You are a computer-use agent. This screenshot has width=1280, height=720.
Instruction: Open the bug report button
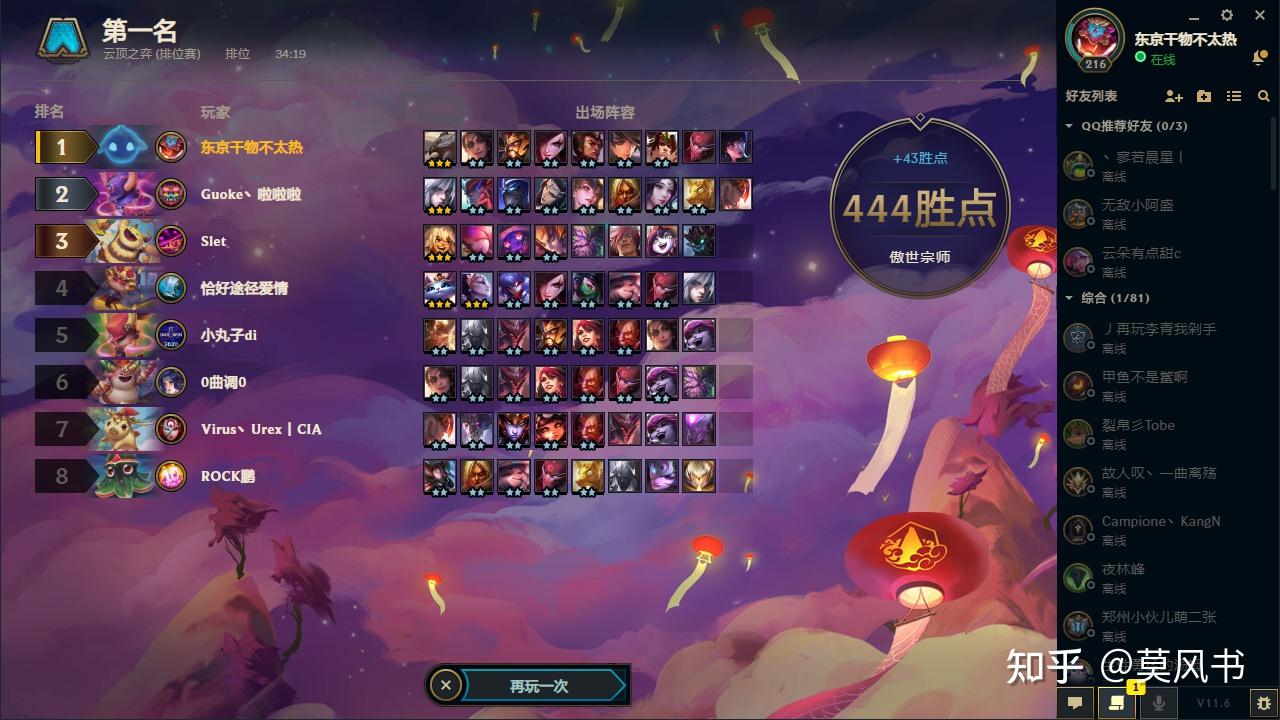coord(1264,703)
